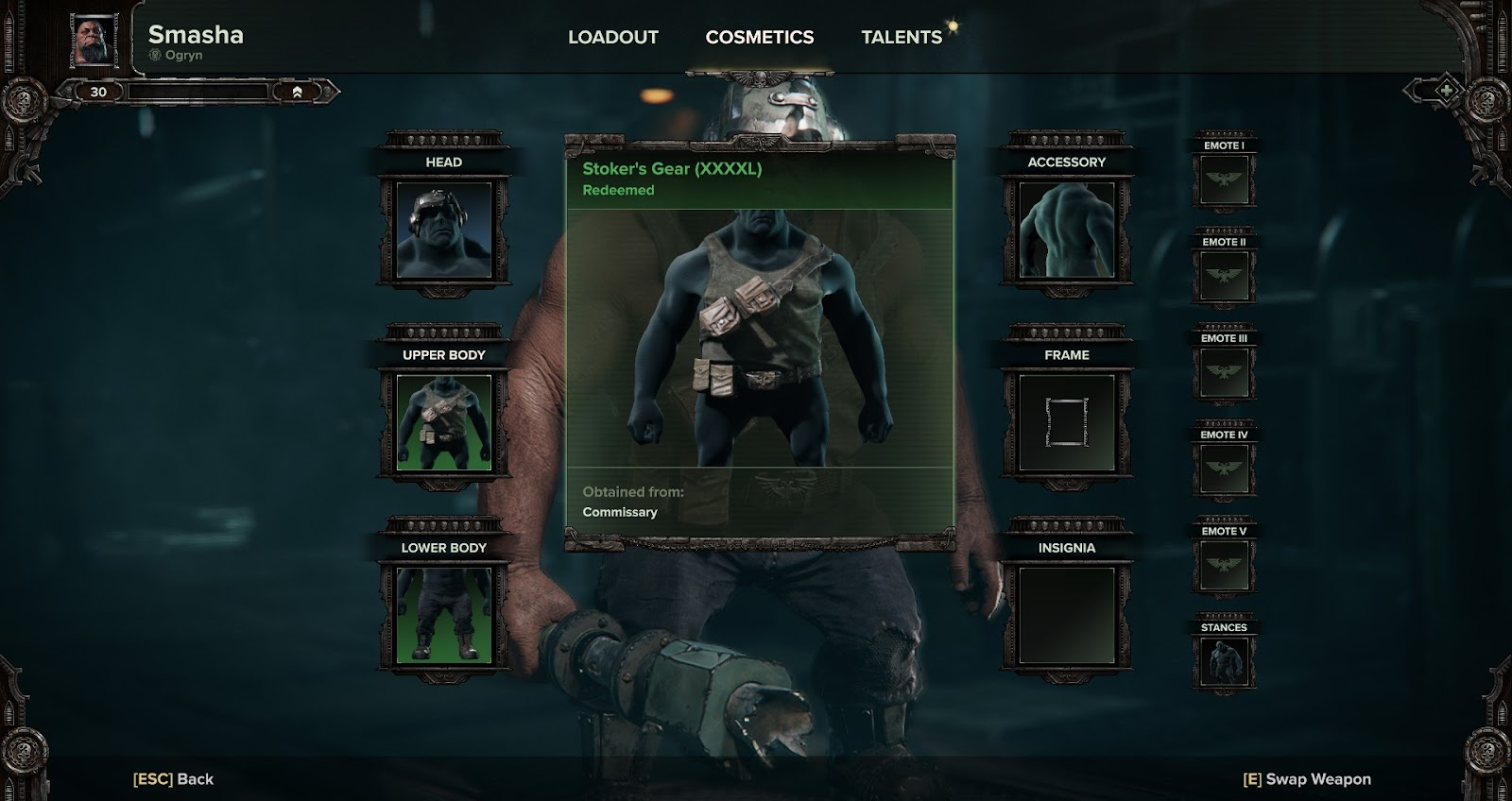Click Smasha's portrait icon
This screenshot has width=1512, height=801.
tap(94, 40)
